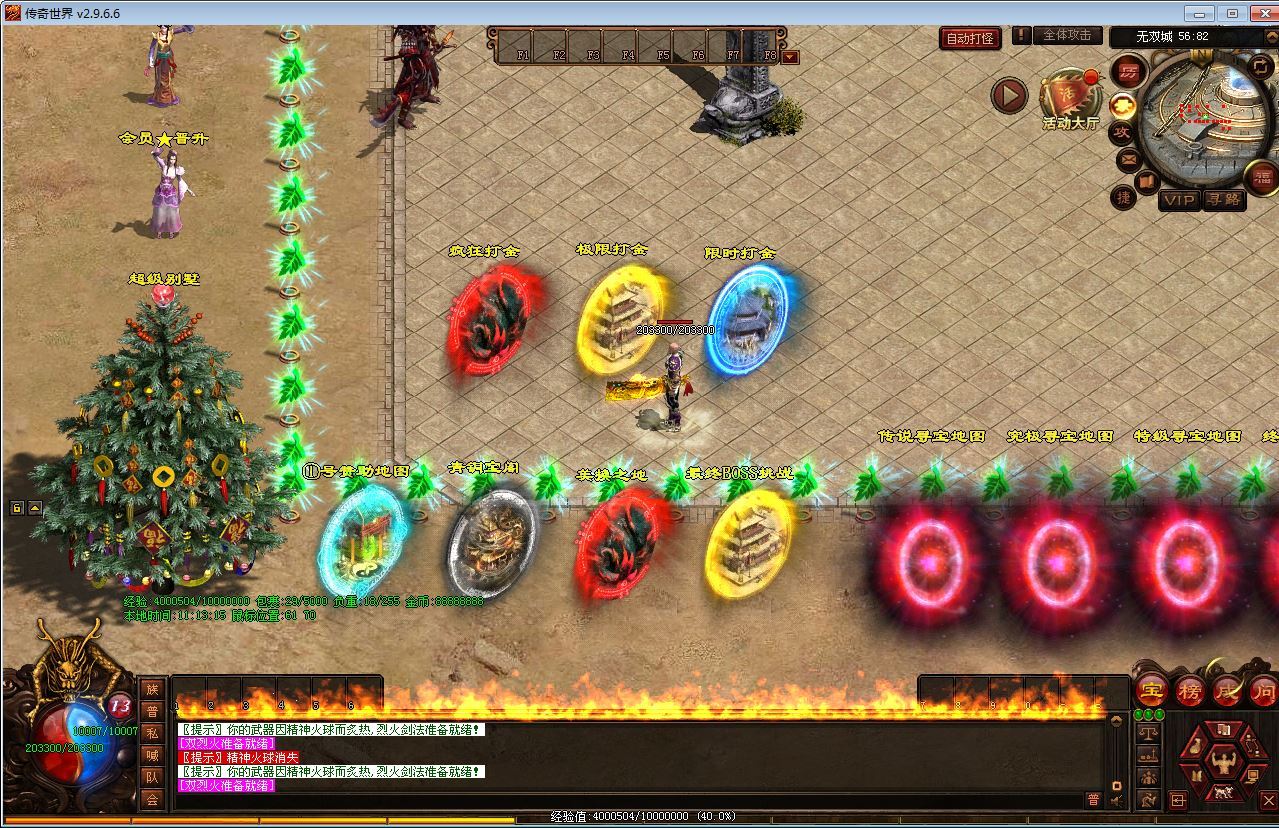This screenshot has height=828, width=1279.
Task: Toggle the 自动打怪 auto-fight button
Action: tap(970, 39)
